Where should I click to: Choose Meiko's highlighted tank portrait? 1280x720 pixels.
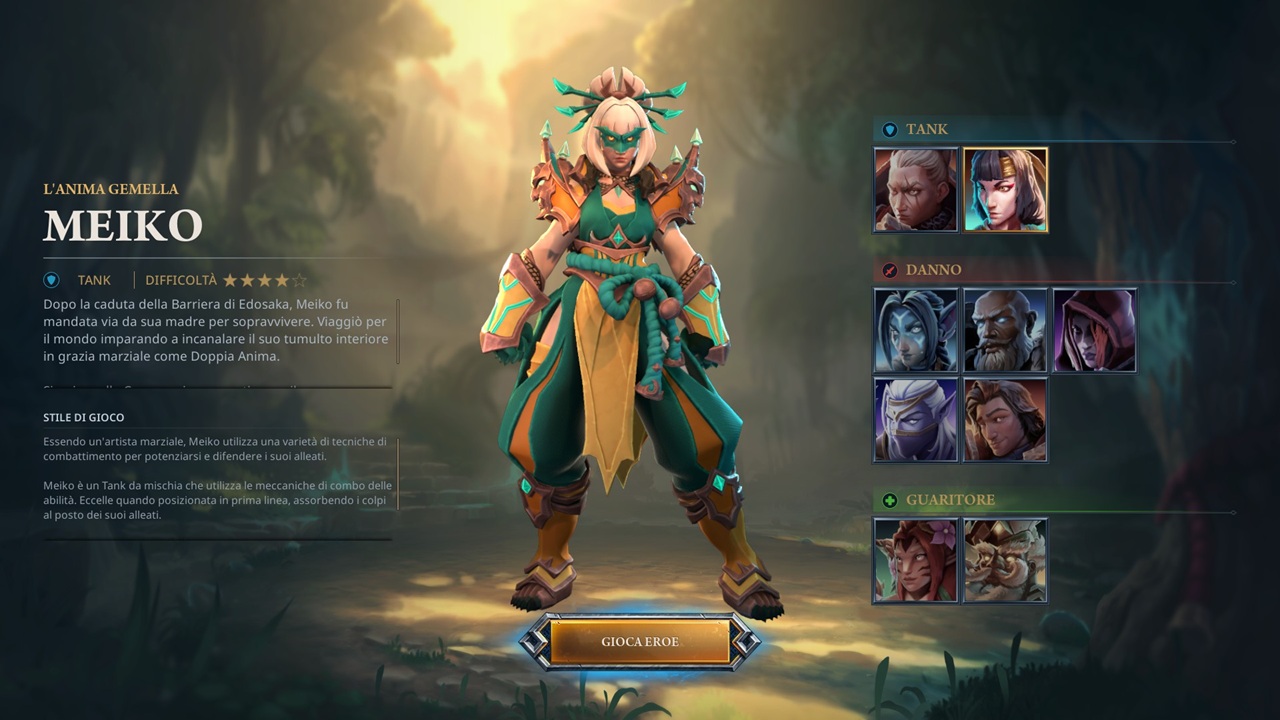point(1005,190)
